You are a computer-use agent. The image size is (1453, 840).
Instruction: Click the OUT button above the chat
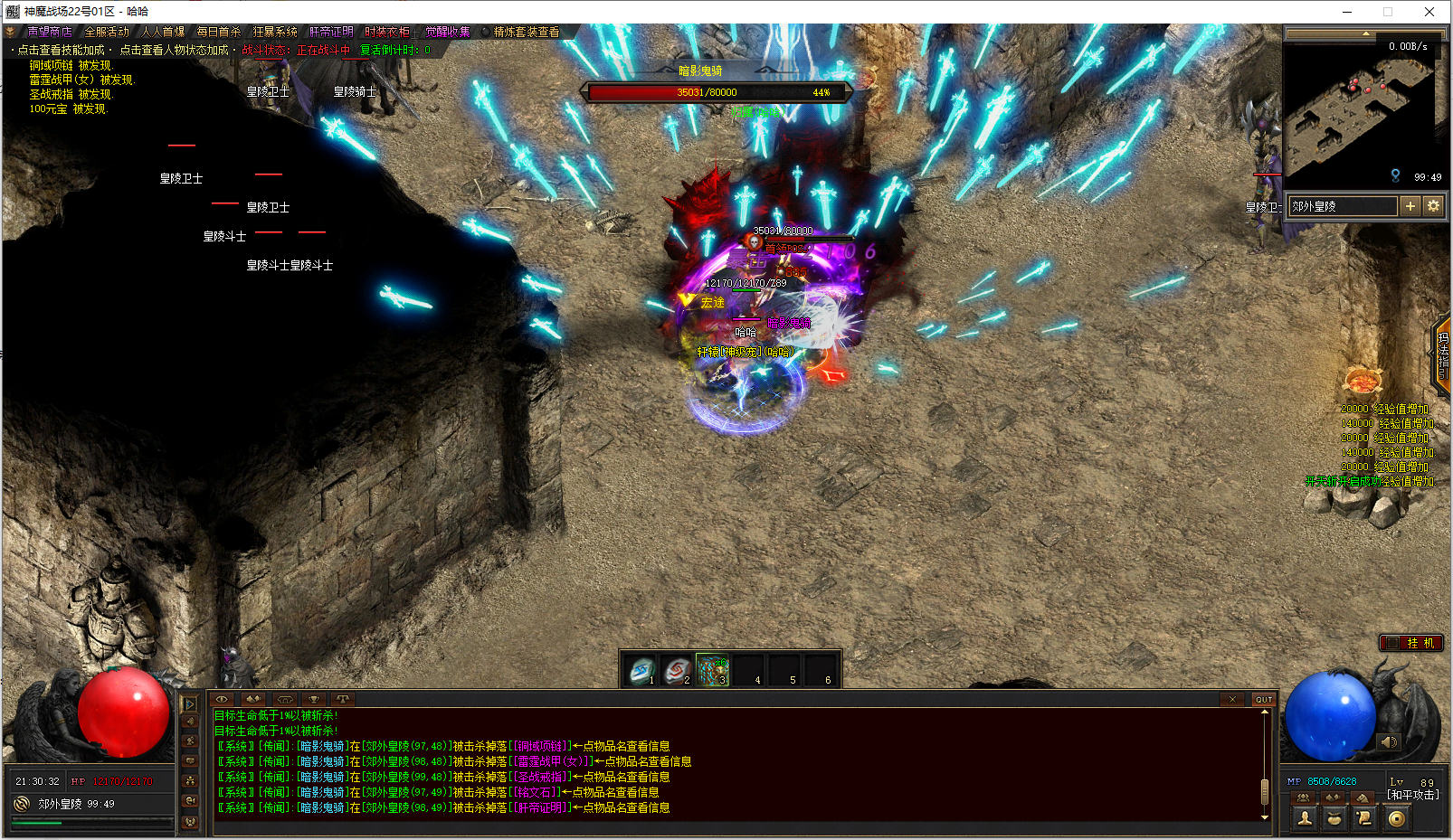coord(1264,699)
